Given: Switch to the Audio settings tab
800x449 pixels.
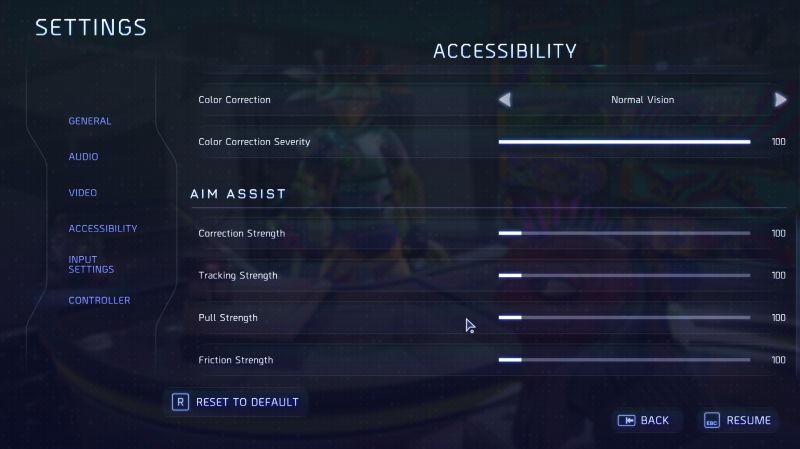Looking at the screenshot, I should [83, 157].
